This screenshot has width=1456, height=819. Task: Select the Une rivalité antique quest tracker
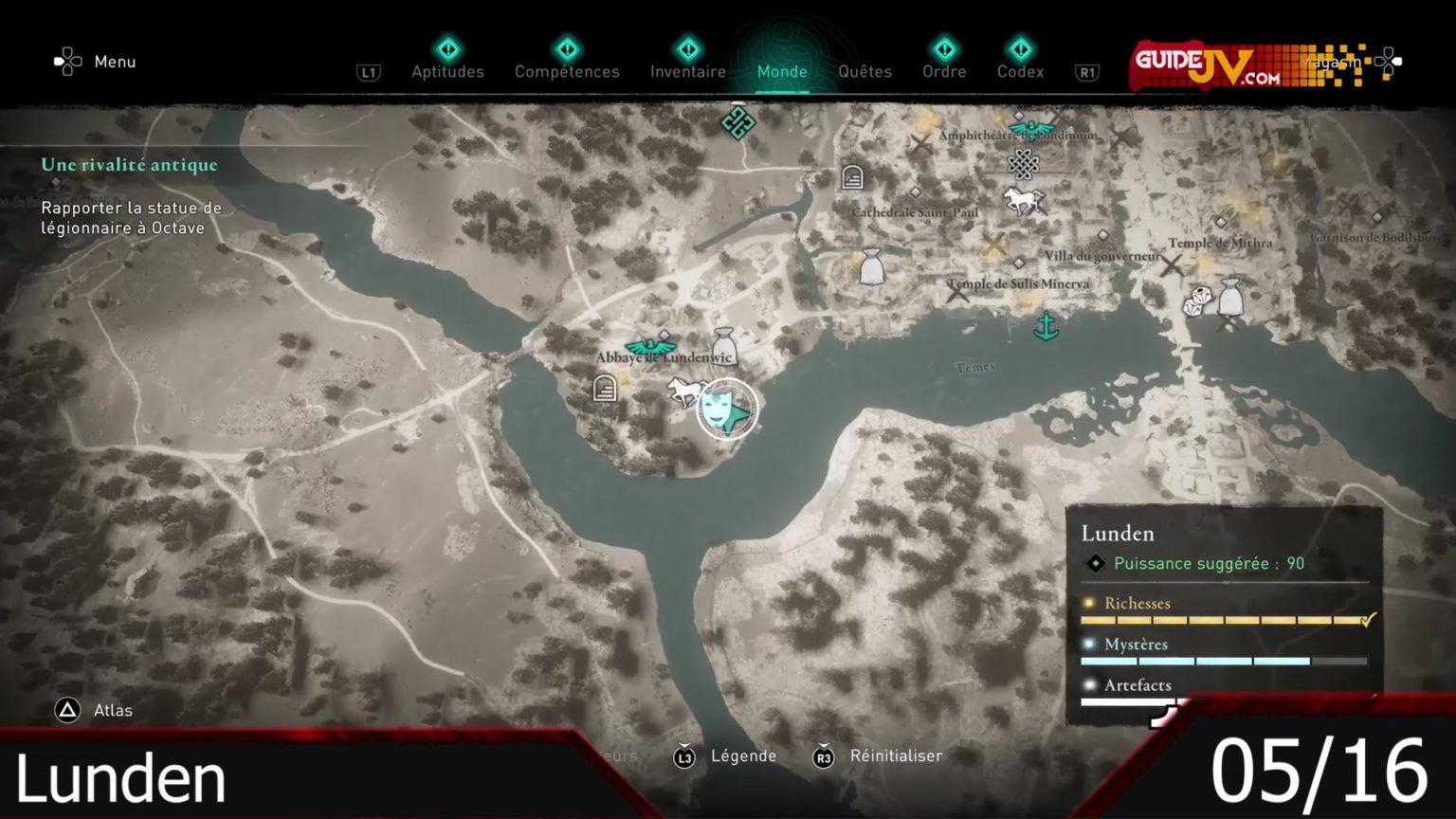129,165
